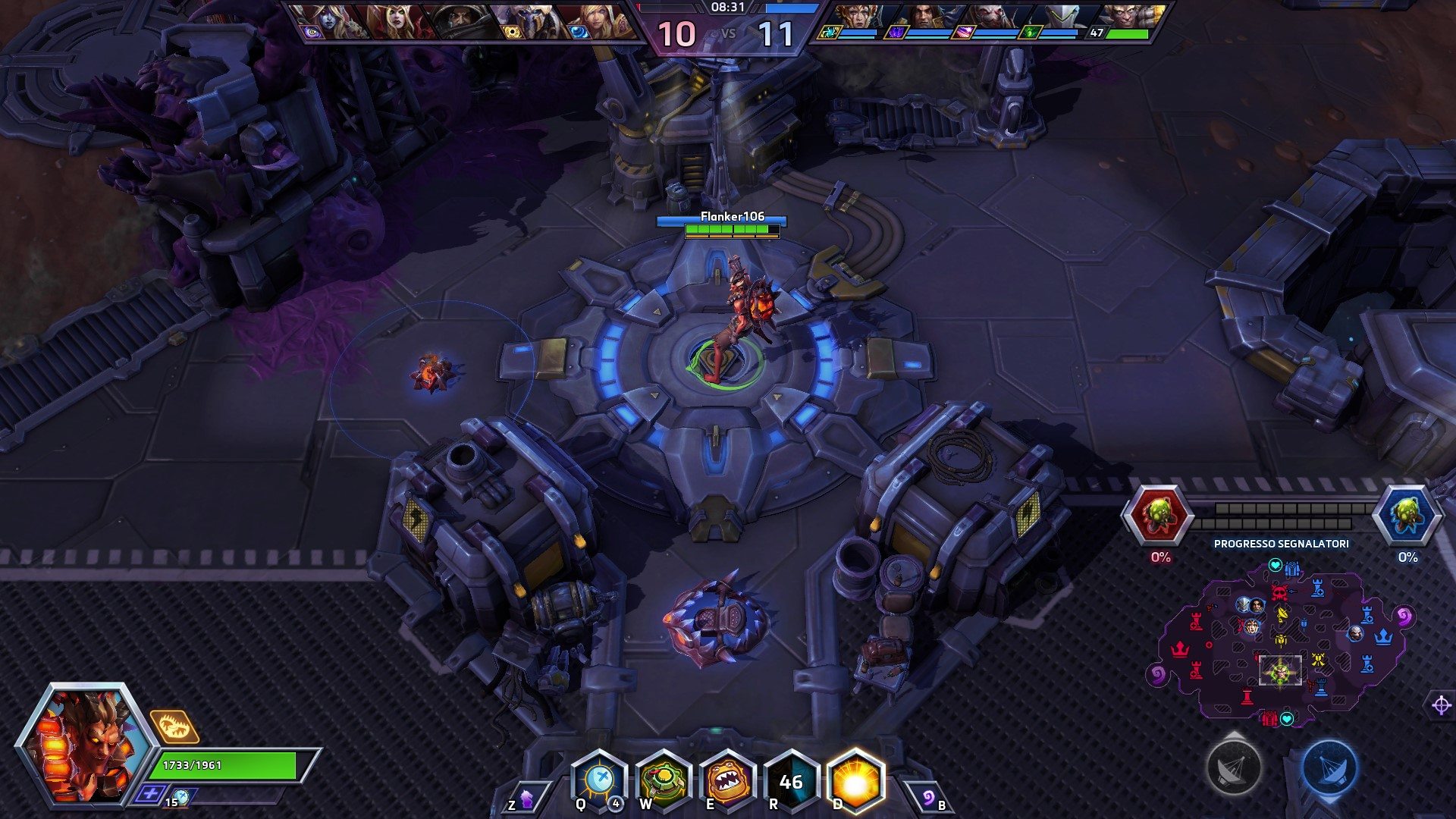Screen dimensions: 1456x819
Task: Use the Hearthstone B recall button
Action: click(x=929, y=799)
